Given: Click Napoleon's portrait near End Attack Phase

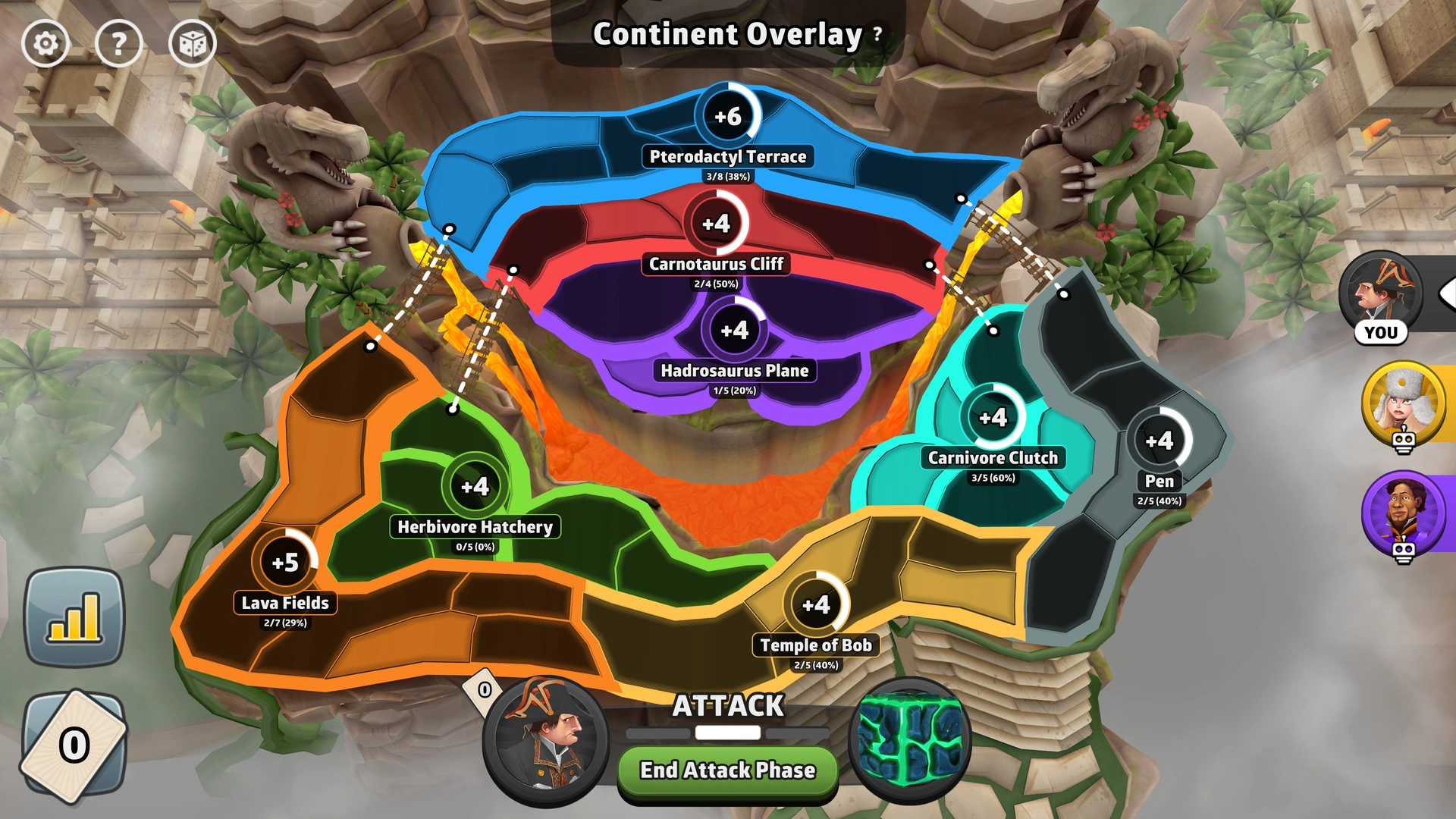Looking at the screenshot, I should (543, 744).
